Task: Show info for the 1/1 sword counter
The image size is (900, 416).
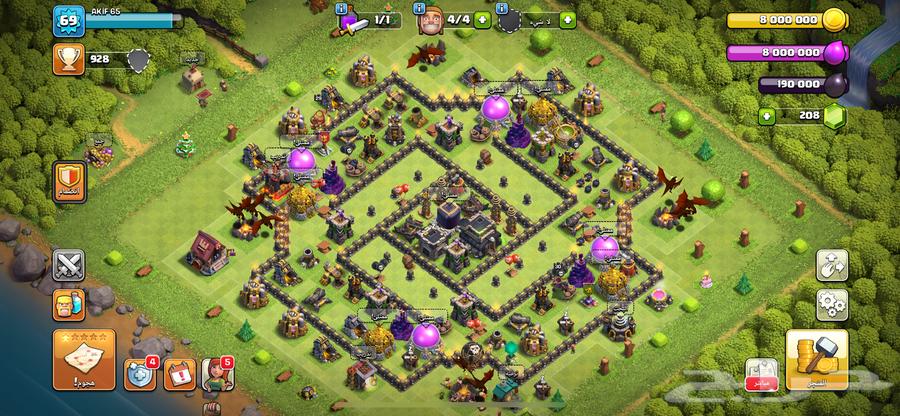Action: pyautogui.click(x=343, y=8)
